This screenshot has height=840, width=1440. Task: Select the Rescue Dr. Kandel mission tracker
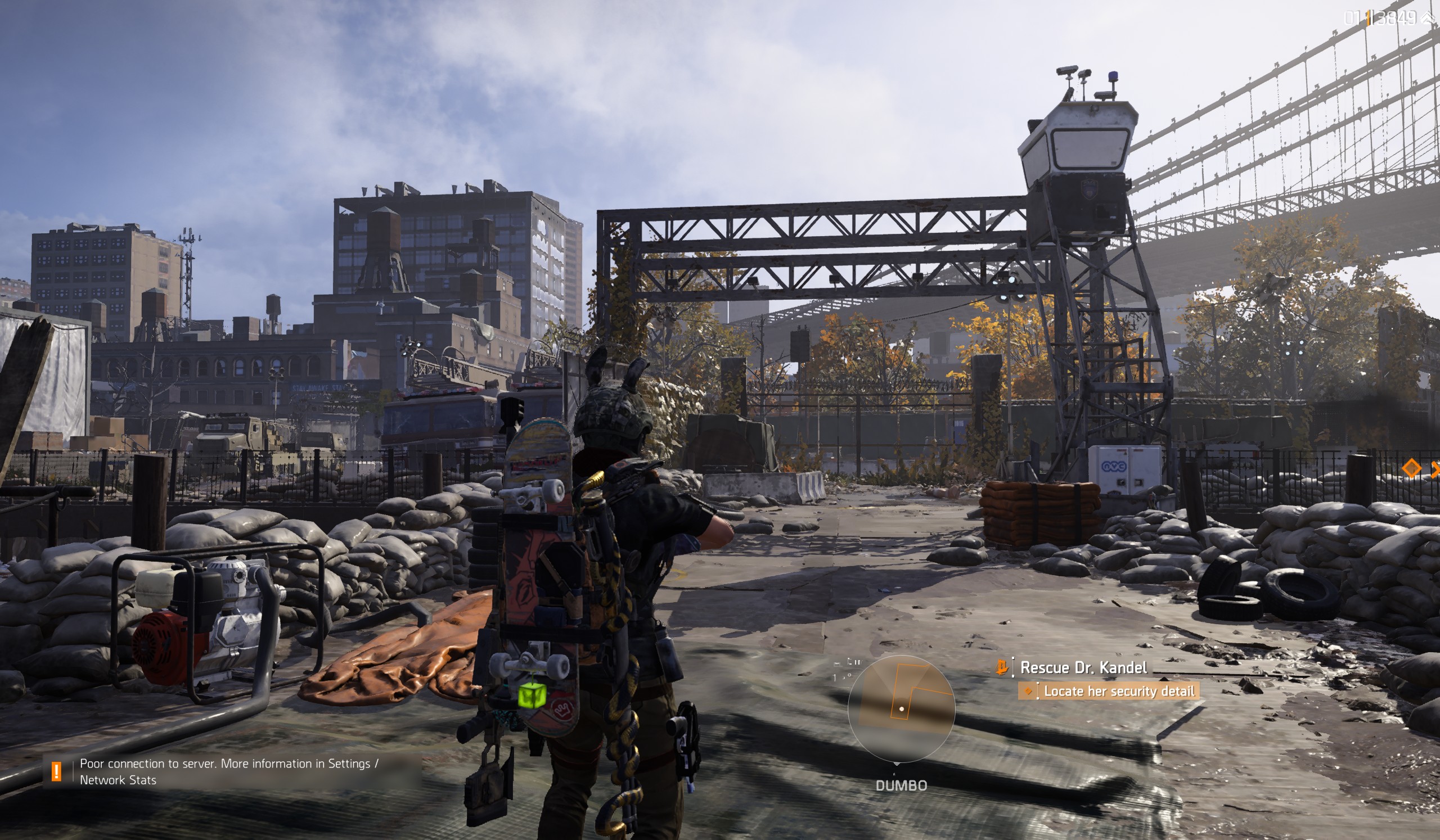[x=1083, y=667]
